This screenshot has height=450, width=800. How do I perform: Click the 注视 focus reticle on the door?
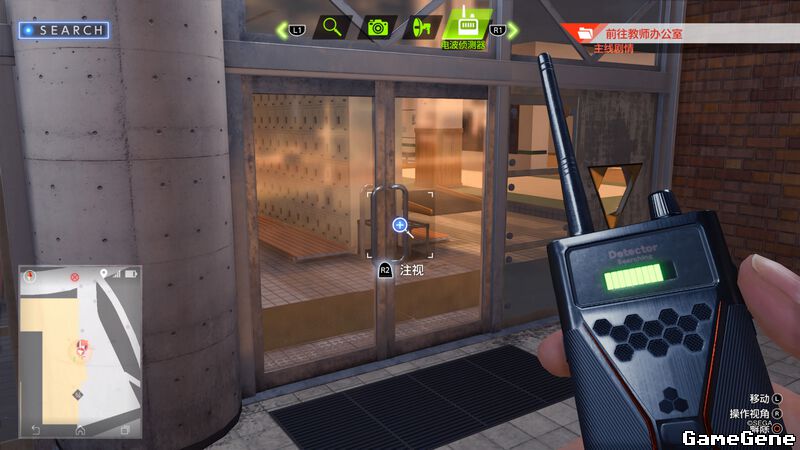pos(401,226)
